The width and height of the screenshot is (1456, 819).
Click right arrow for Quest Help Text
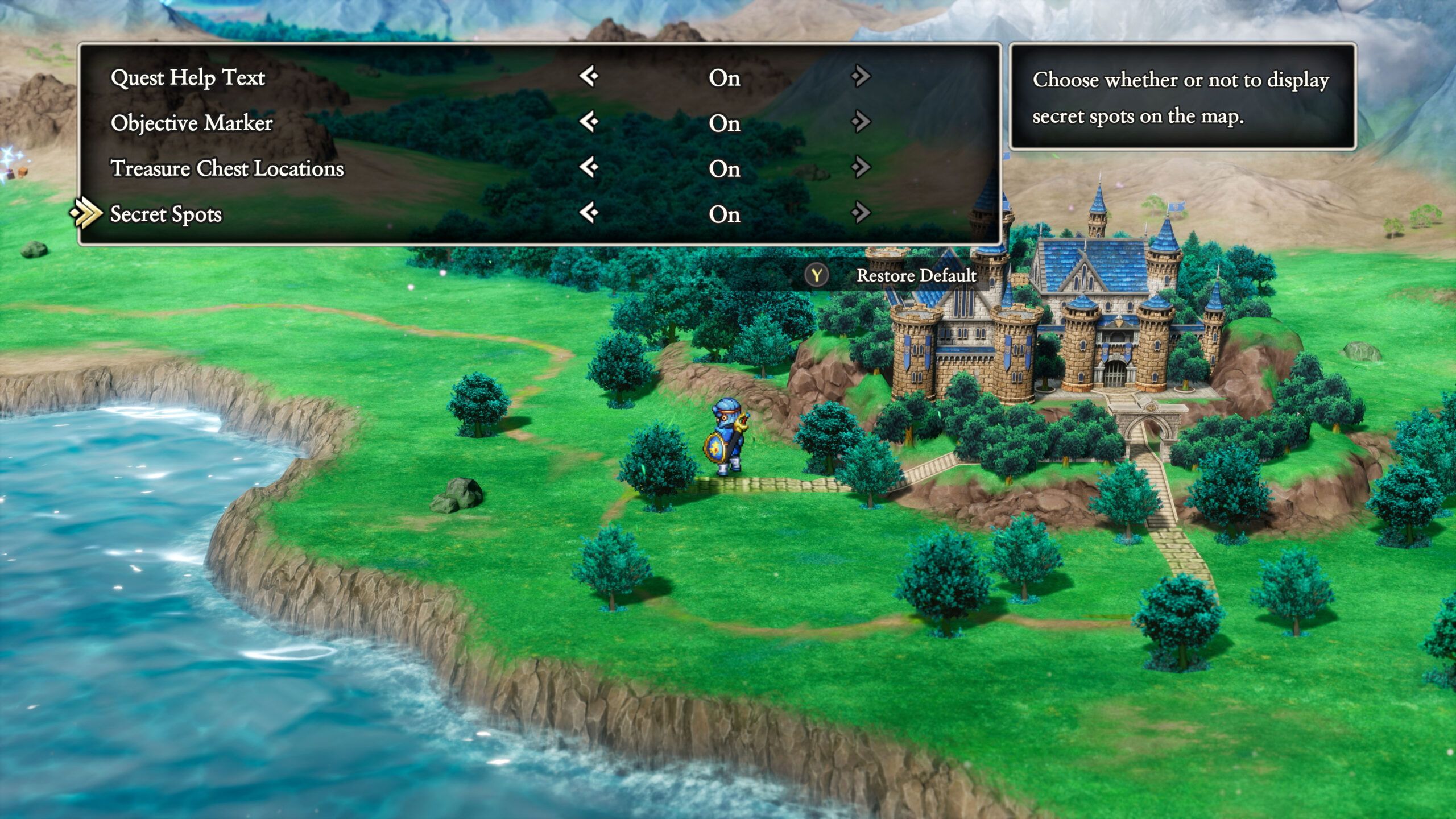pos(861,76)
